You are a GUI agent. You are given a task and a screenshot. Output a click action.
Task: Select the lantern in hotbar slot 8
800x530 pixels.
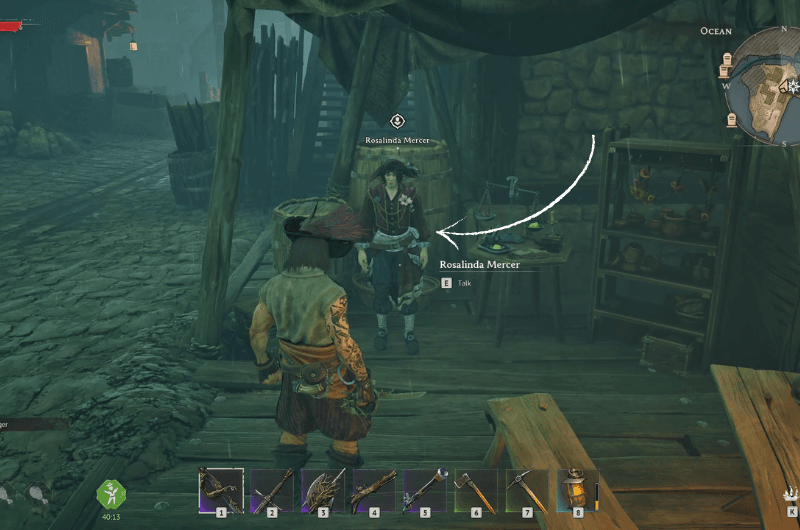point(577,490)
